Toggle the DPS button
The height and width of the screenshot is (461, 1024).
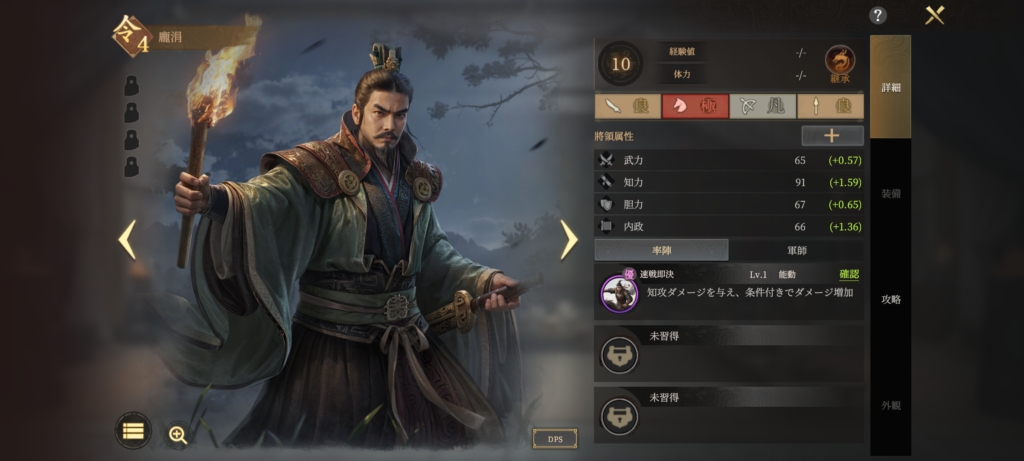point(554,439)
